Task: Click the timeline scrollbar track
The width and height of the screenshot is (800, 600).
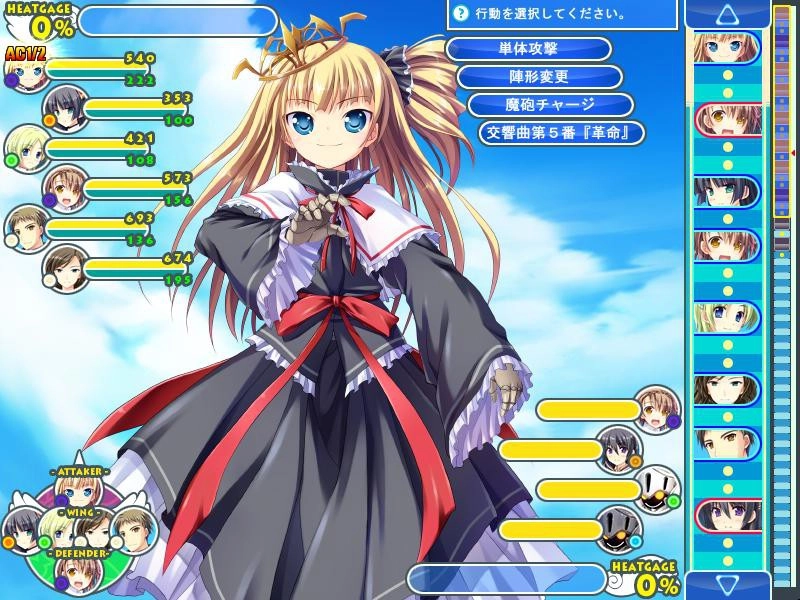Action: (781, 400)
